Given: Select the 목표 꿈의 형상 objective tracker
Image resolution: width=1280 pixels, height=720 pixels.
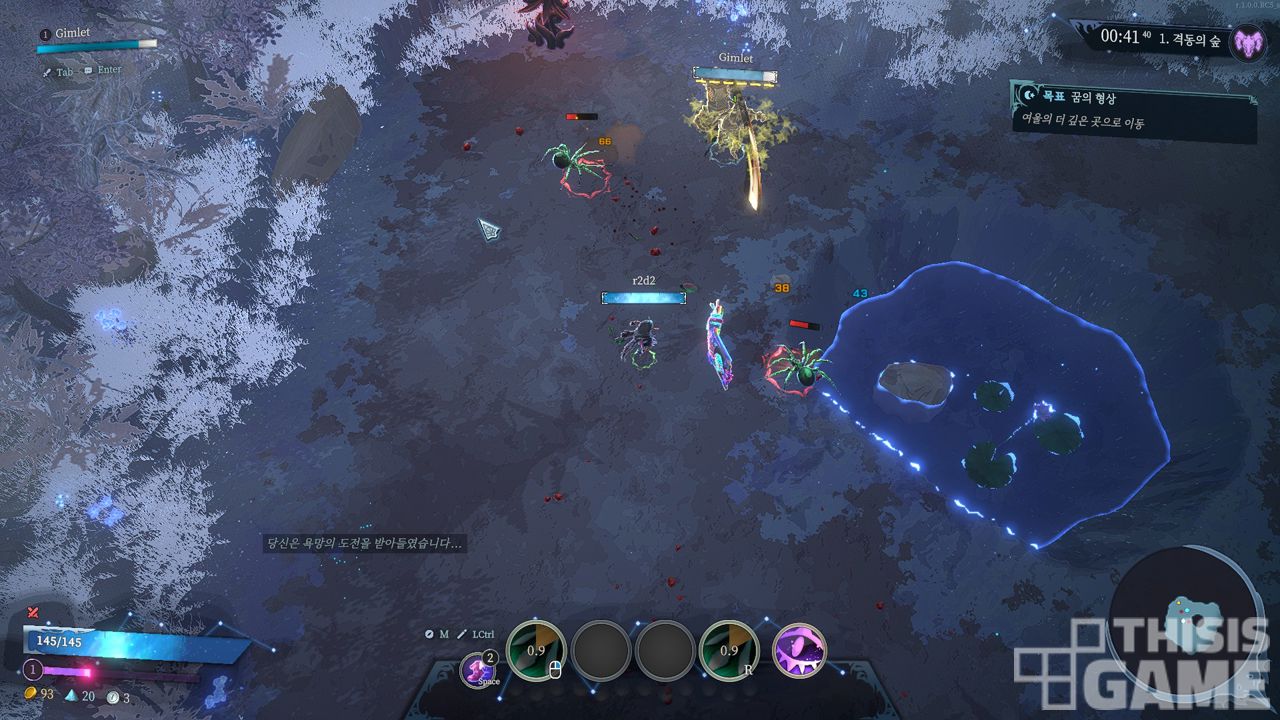Looking at the screenshot, I should tap(1133, 110).
